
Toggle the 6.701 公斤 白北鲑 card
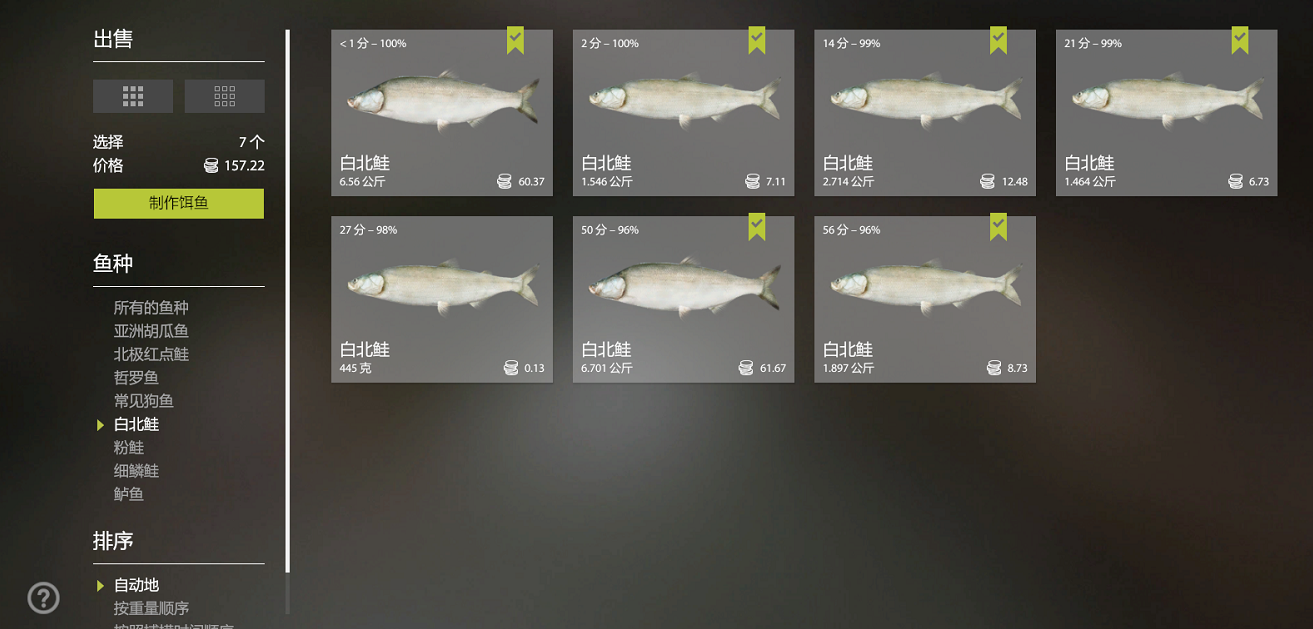(683, 299)
